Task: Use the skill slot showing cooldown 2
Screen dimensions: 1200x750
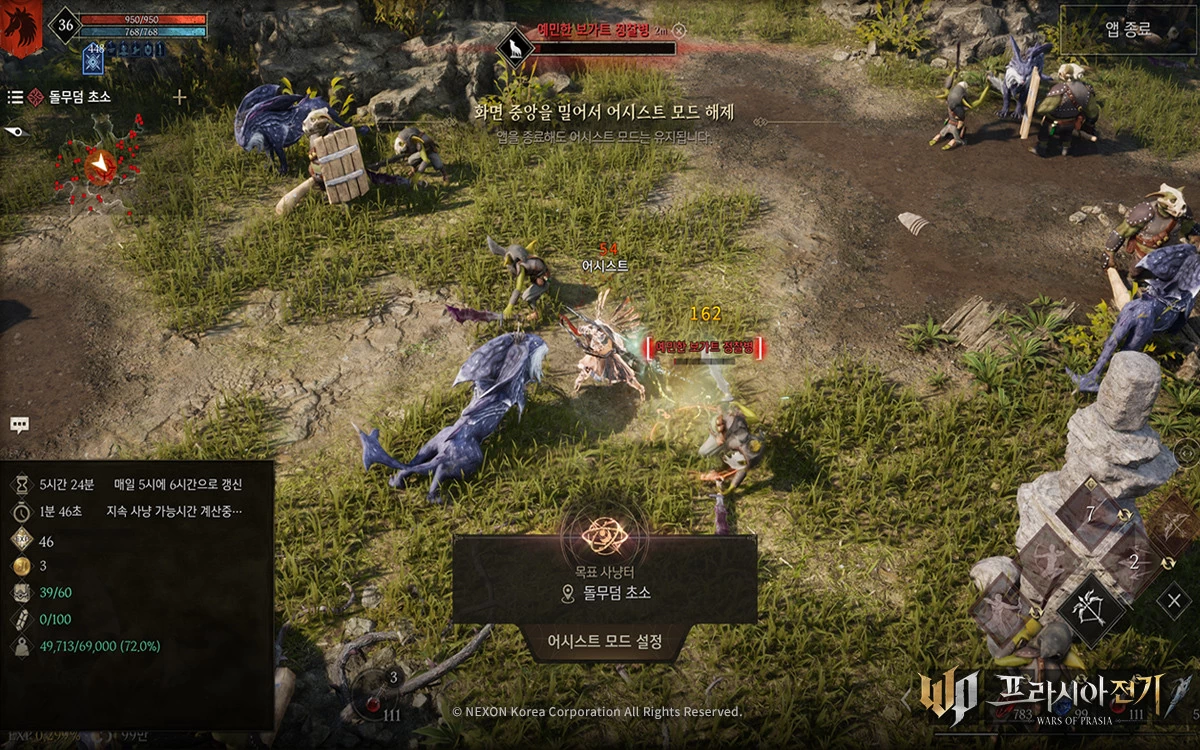Action: tap(1132, 562)
